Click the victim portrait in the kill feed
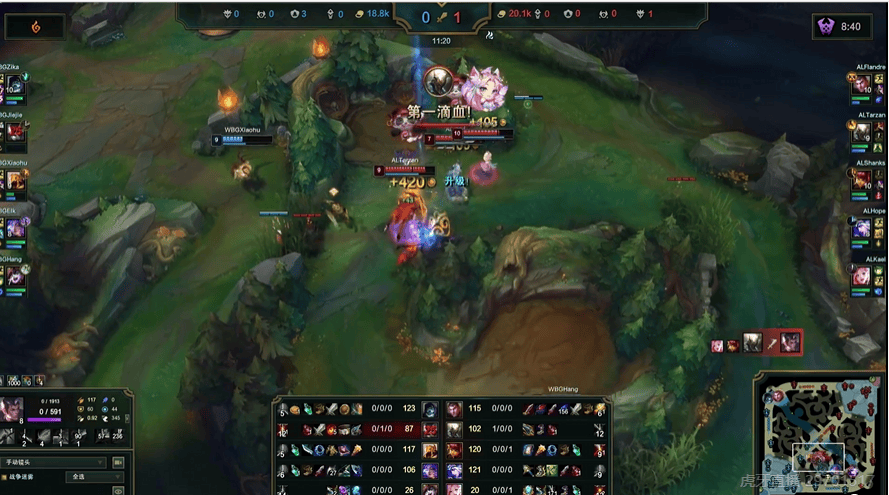 coord(790,343)
